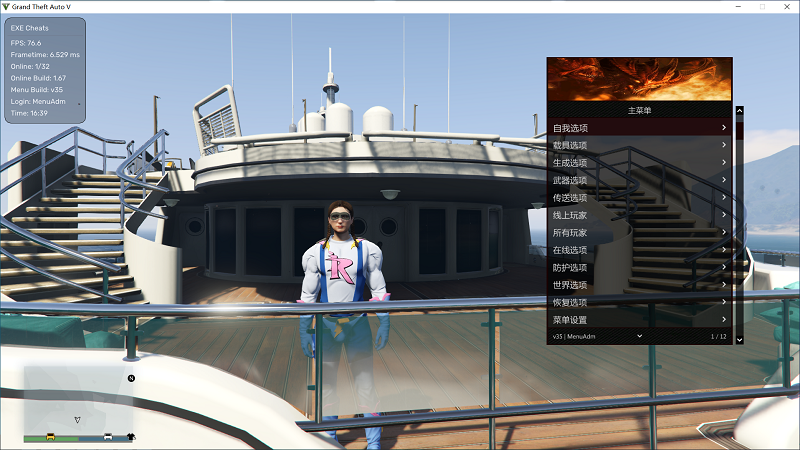The image size is (800, 450).
Task: Choose 在线选项 online options
Action: (640, 250)
